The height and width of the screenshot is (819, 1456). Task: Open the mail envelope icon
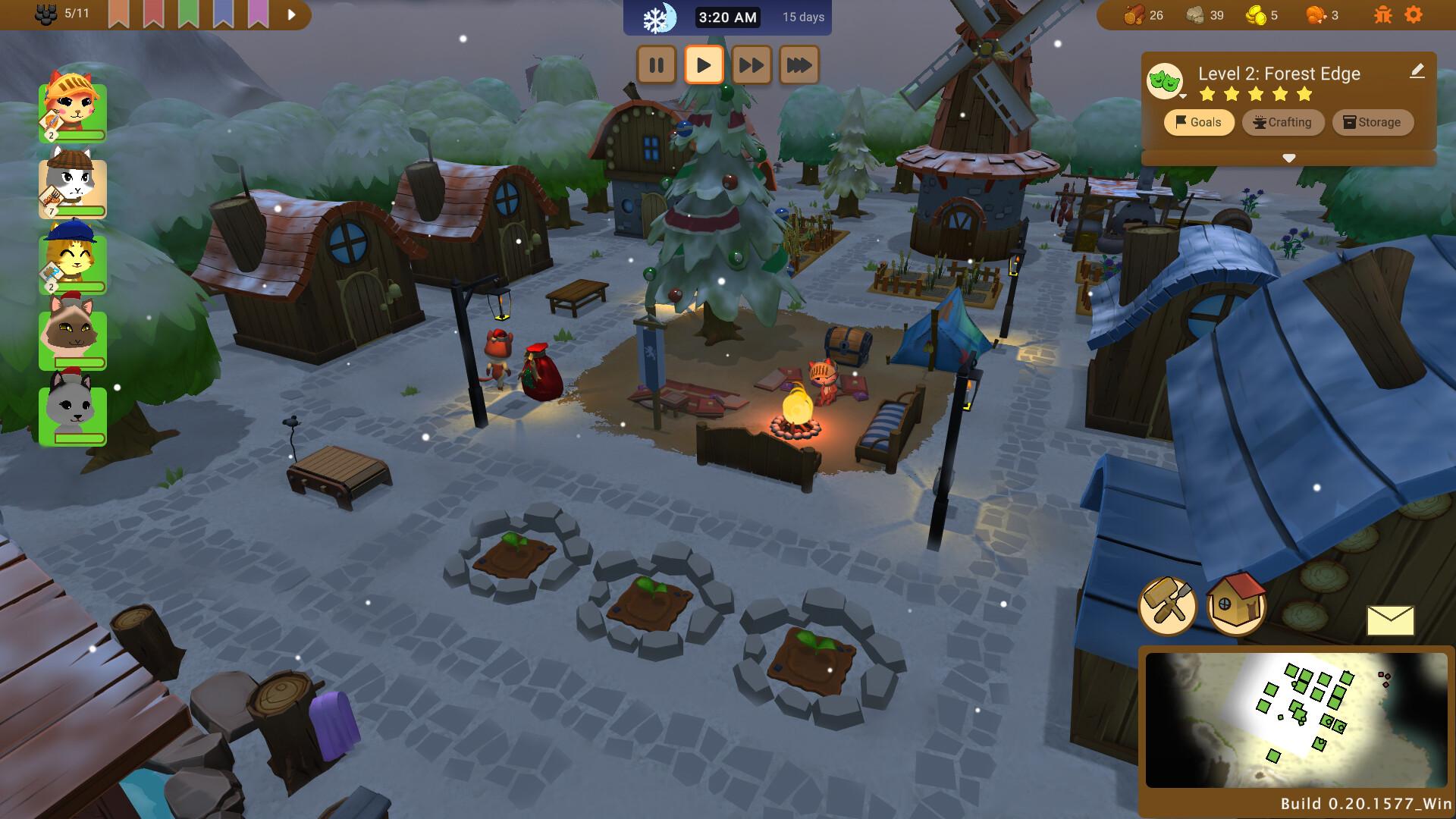coord(1390,620)
